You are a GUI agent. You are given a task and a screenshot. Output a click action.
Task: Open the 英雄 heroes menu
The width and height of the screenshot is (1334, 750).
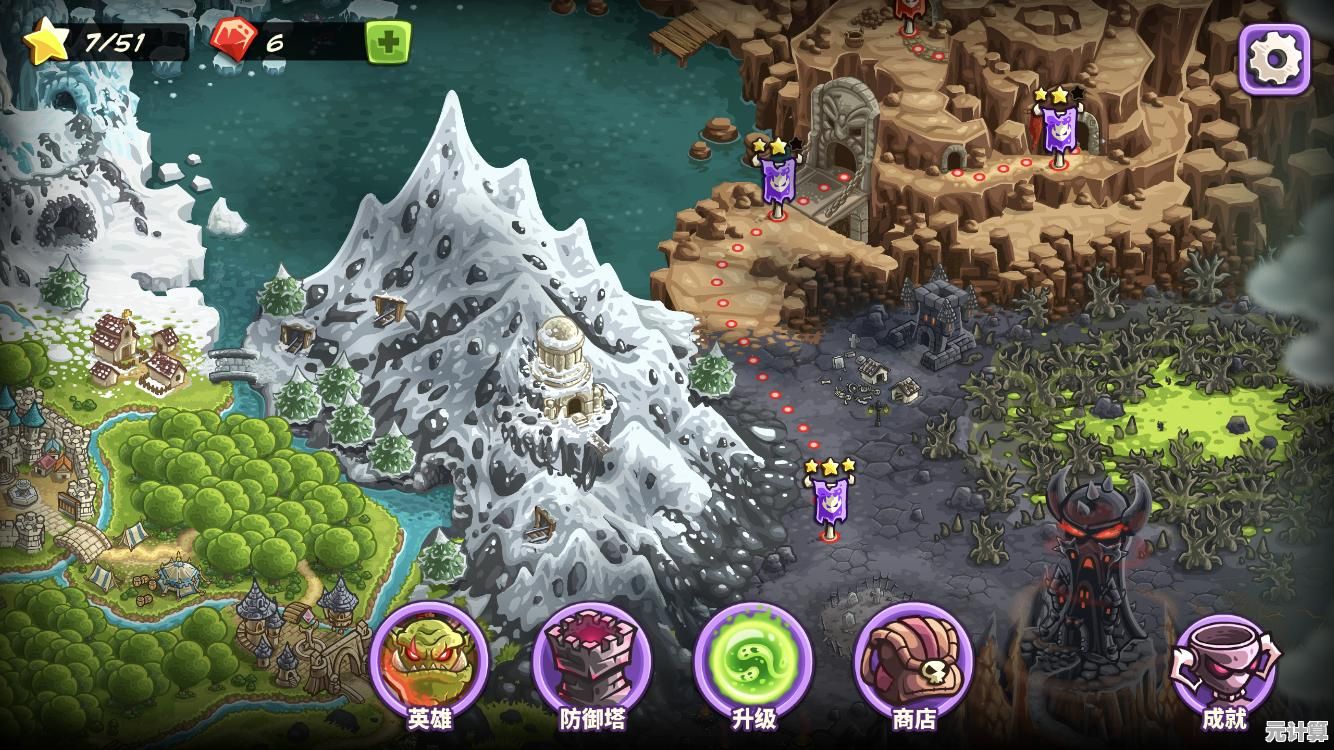[429, 662]
